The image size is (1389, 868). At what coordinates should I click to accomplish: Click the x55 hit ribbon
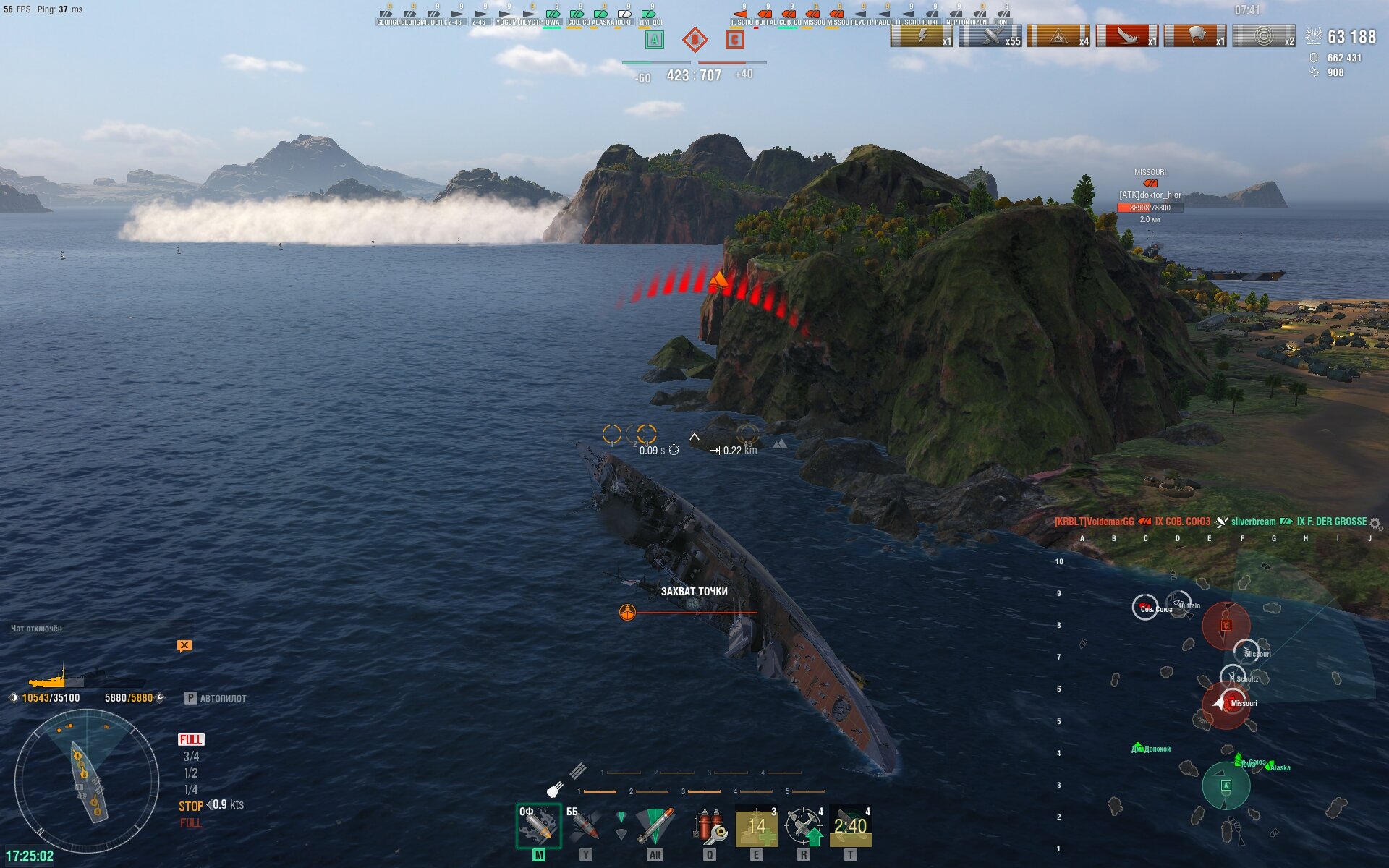(990, 36)
